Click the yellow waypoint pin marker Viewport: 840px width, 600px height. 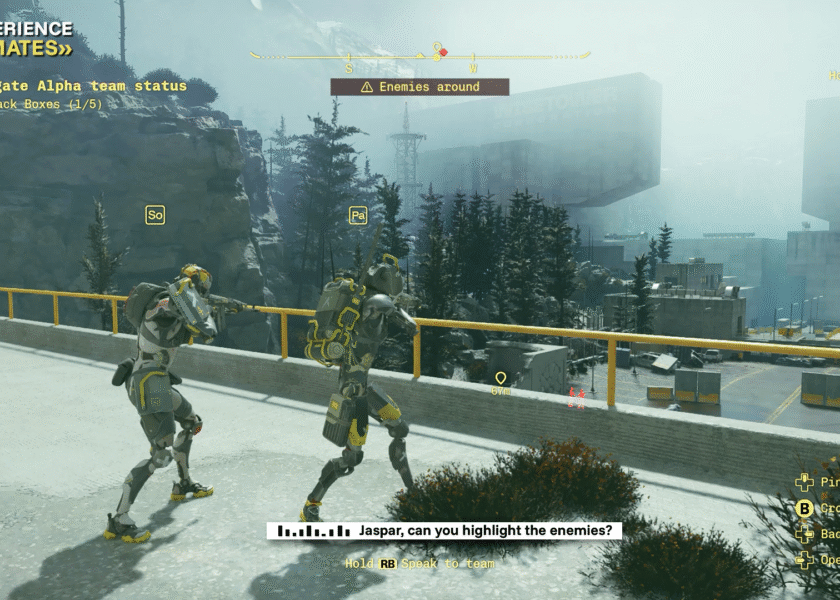tap(501, 378)
